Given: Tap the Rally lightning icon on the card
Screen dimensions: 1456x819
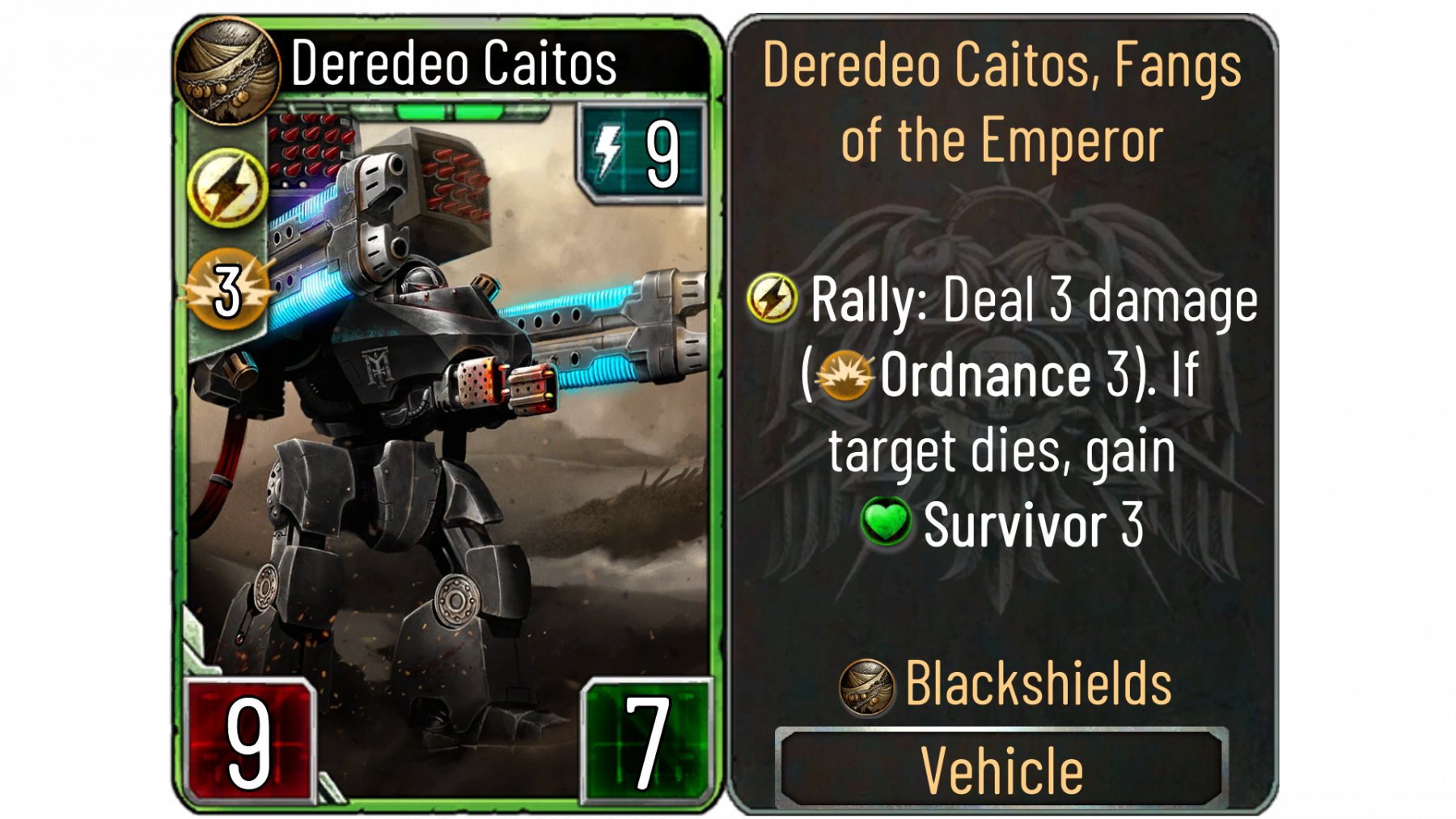Looking at the screenshot, I should coord(227,188).
